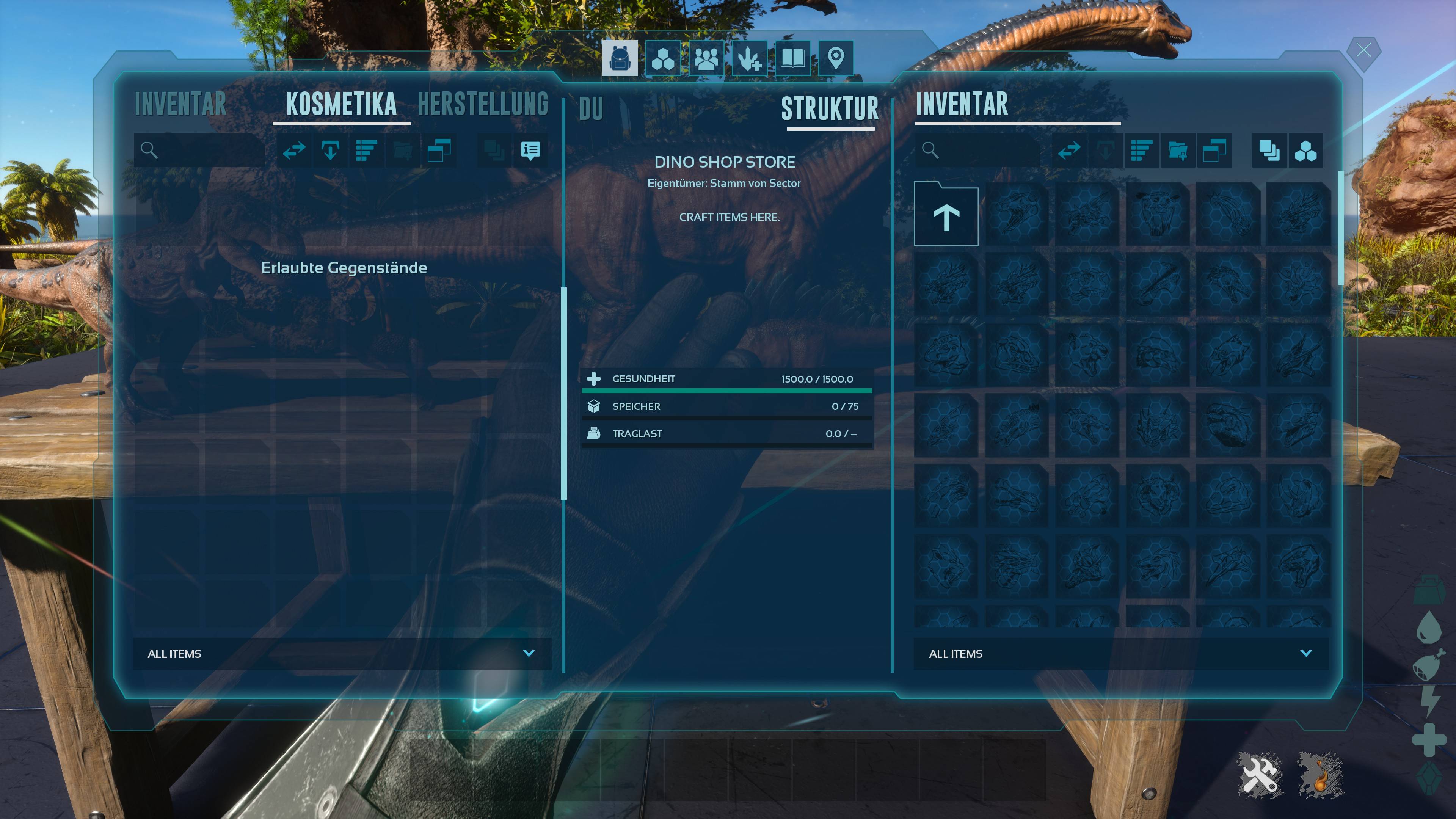Click the new folder button on the right
The height and width of the screenshot is (819, 1456).
point(1178,151)
